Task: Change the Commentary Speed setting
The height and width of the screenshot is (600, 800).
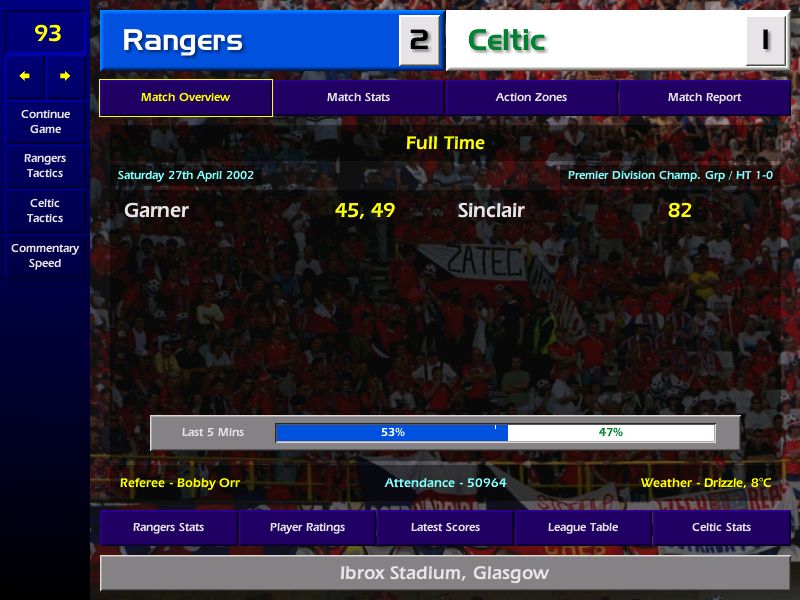Action: click(x=45, y=255)
